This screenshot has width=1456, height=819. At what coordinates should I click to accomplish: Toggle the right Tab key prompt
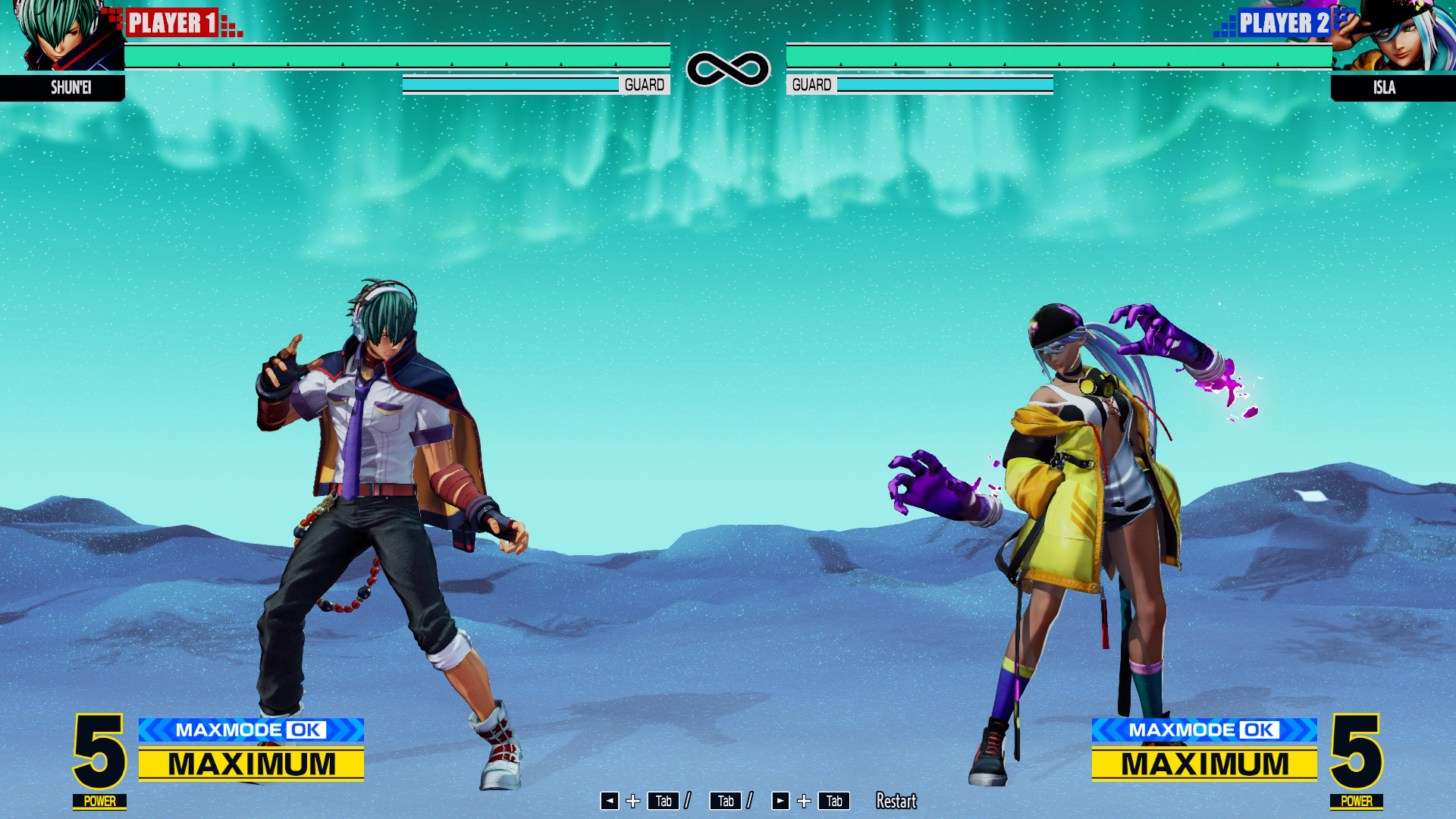pos(834,801)
